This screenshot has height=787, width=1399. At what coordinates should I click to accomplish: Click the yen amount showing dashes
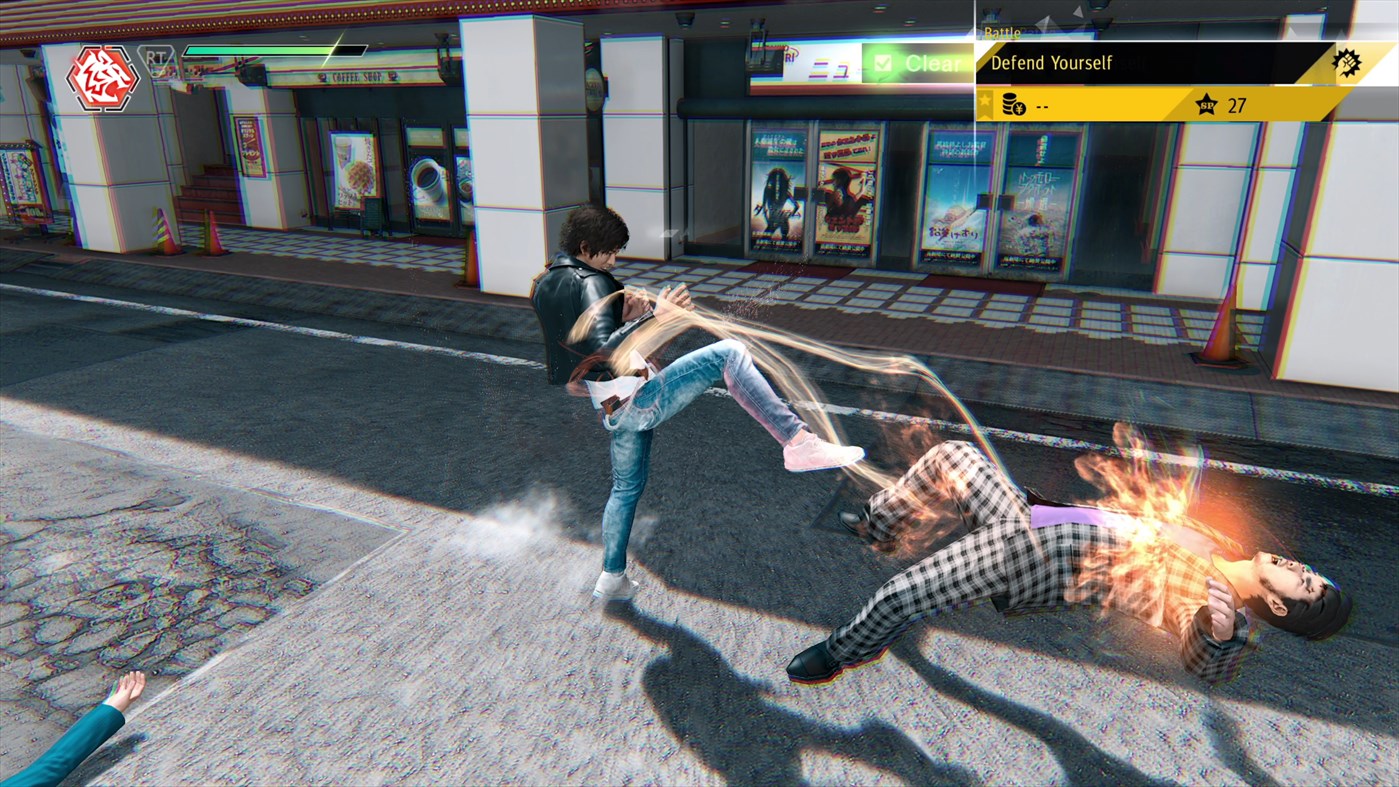[x=1043, y=104]
